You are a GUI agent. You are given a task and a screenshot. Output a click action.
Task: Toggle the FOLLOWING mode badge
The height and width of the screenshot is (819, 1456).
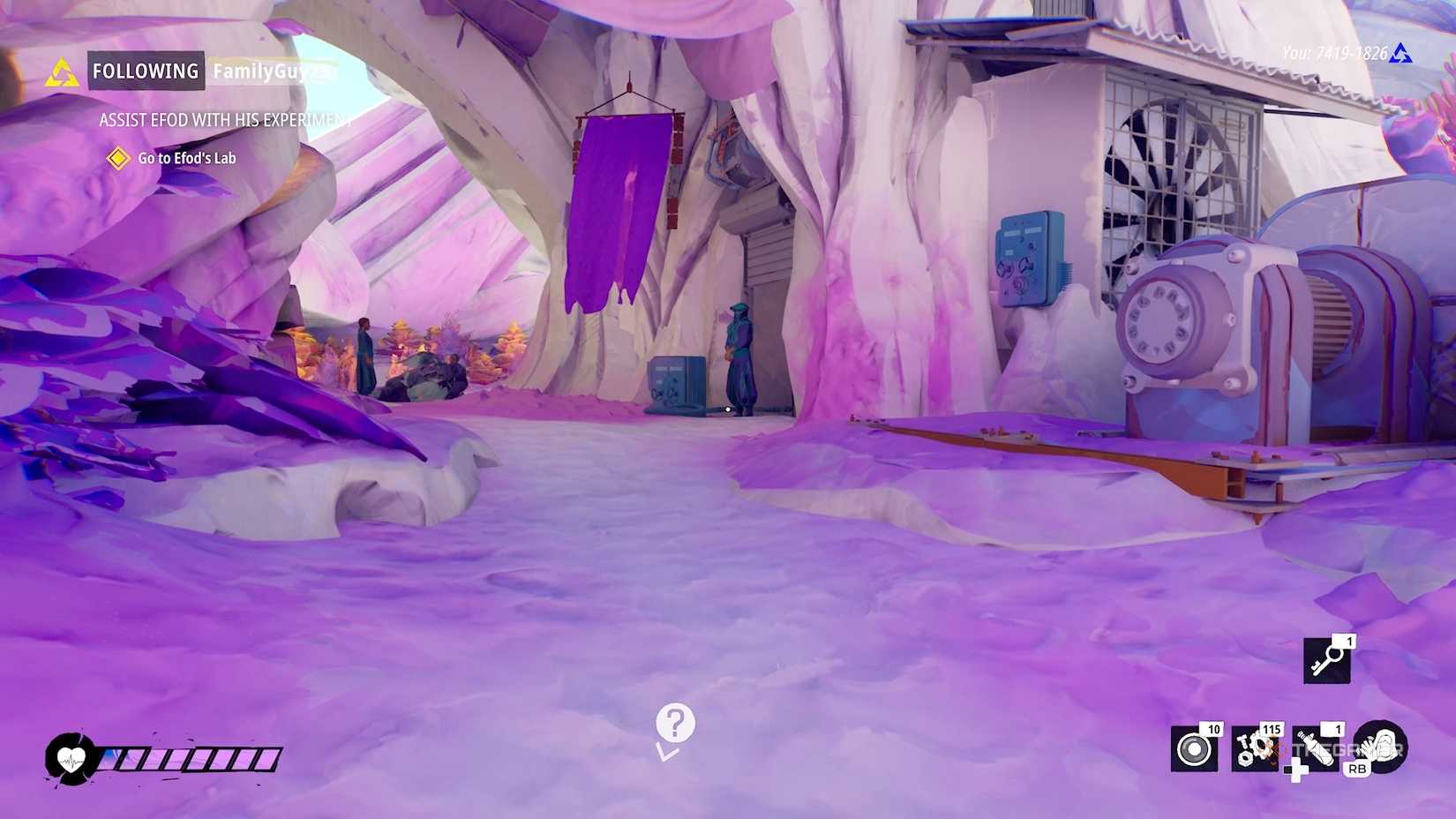pyautogui.click(x=146, y=71)
